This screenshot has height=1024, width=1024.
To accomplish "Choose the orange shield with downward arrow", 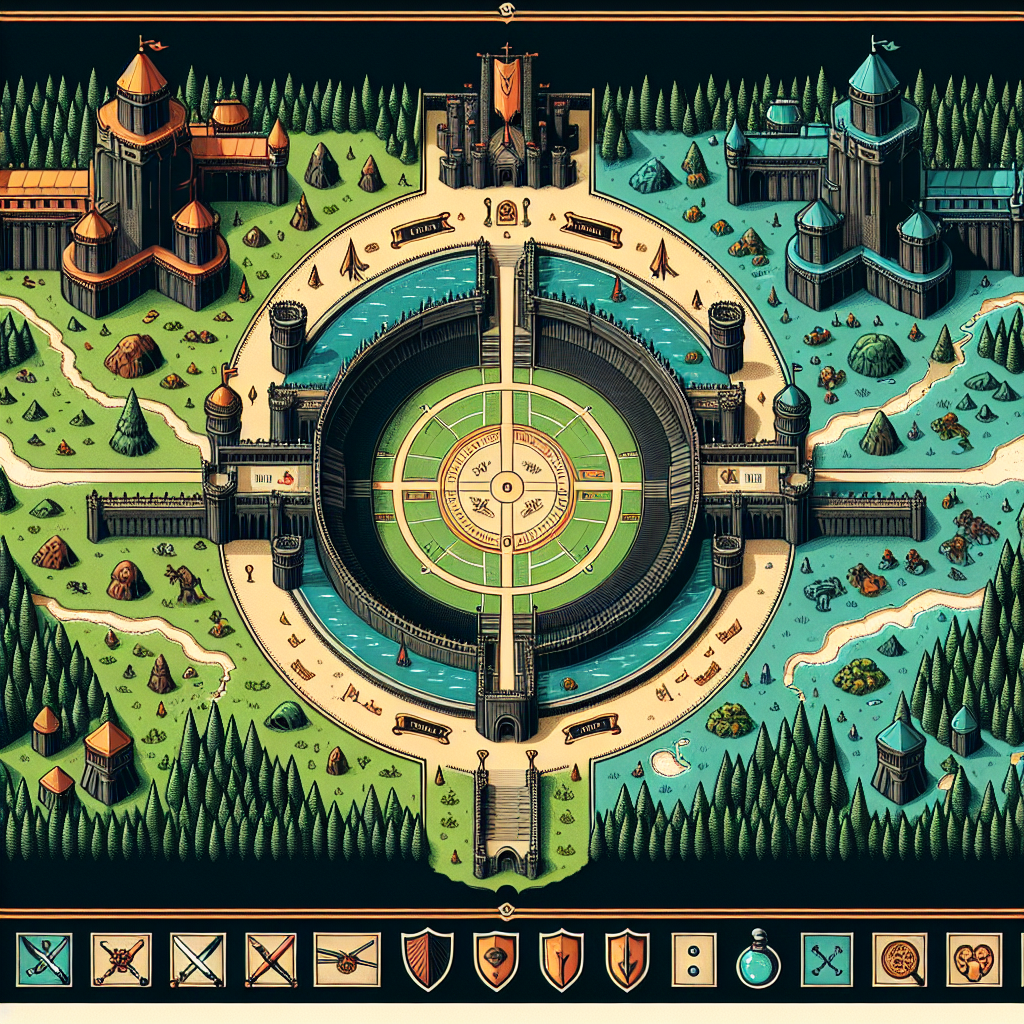I will click(x=629, y=960).
